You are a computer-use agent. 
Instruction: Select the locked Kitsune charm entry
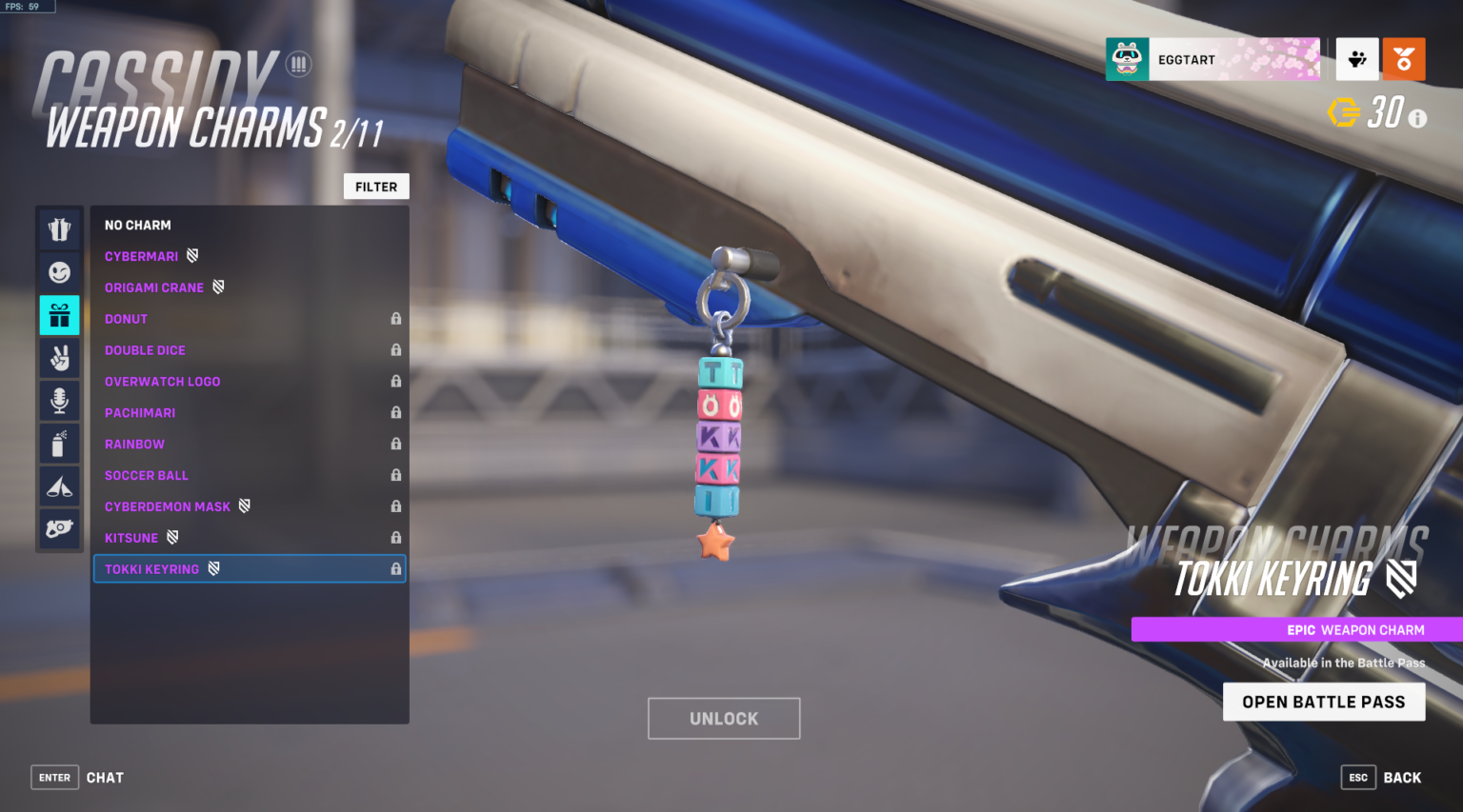[x=132, y=537]
